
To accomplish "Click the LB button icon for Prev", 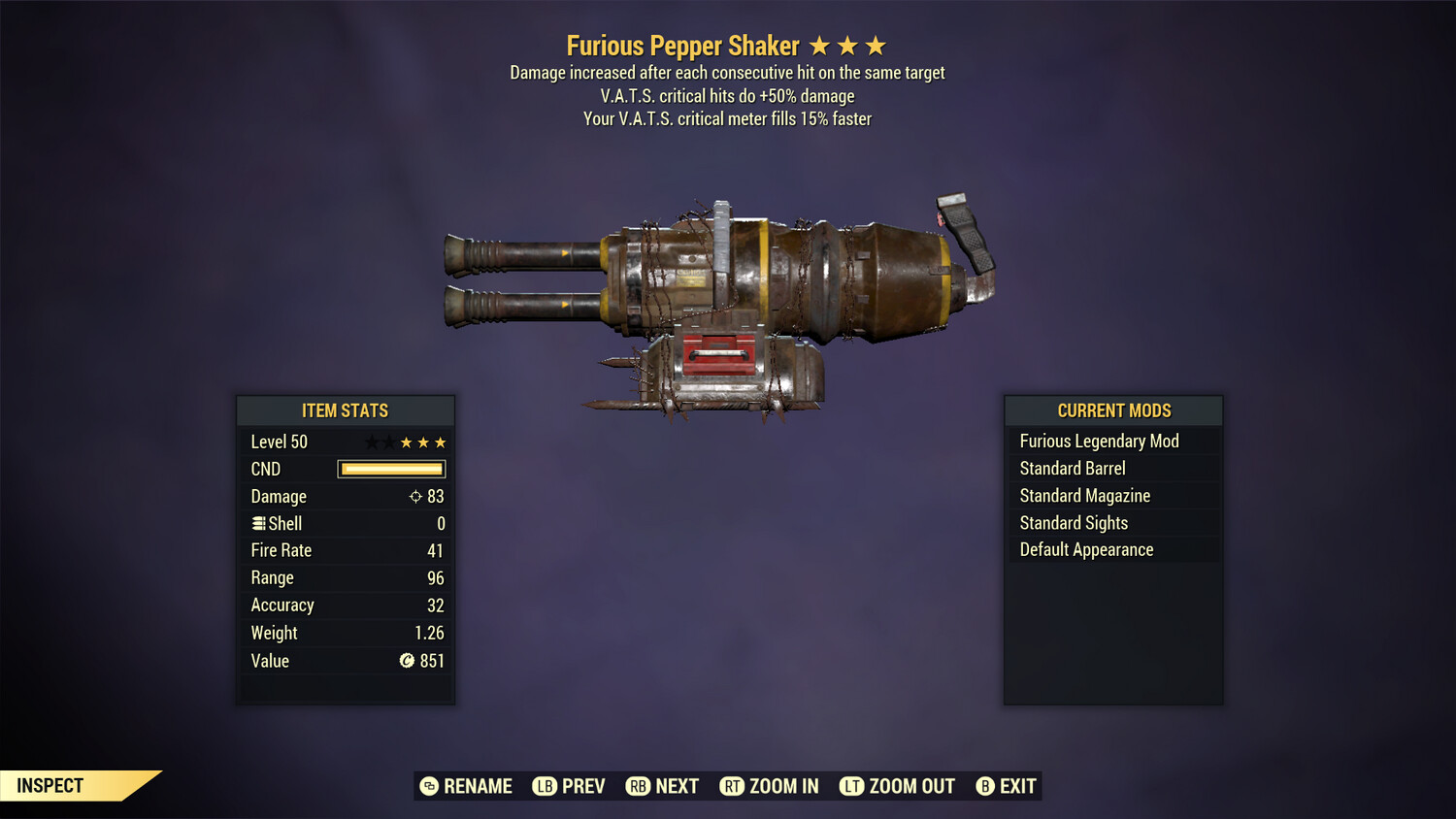I will pyautogui.click(x=545, y=786).
